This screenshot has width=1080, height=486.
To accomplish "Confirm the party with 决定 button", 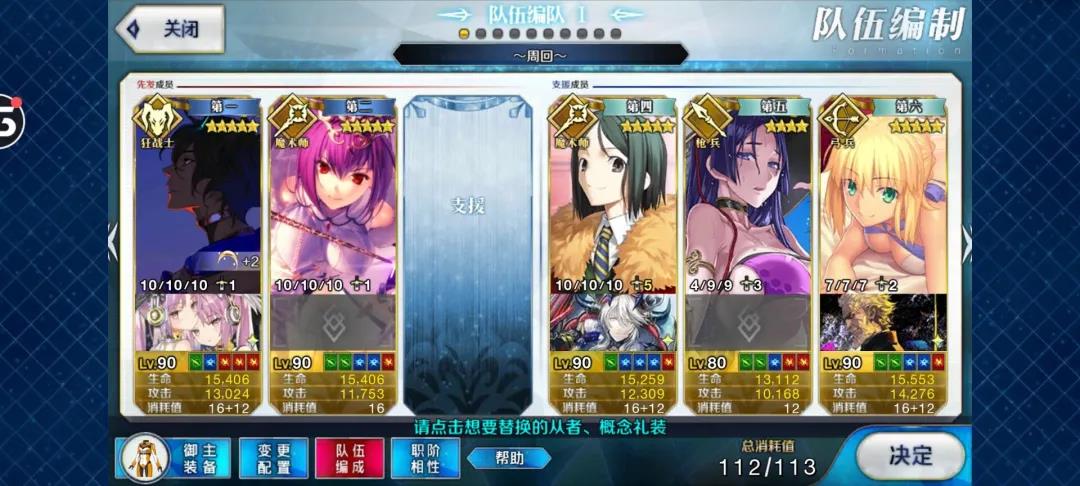I will coord(910,455).
